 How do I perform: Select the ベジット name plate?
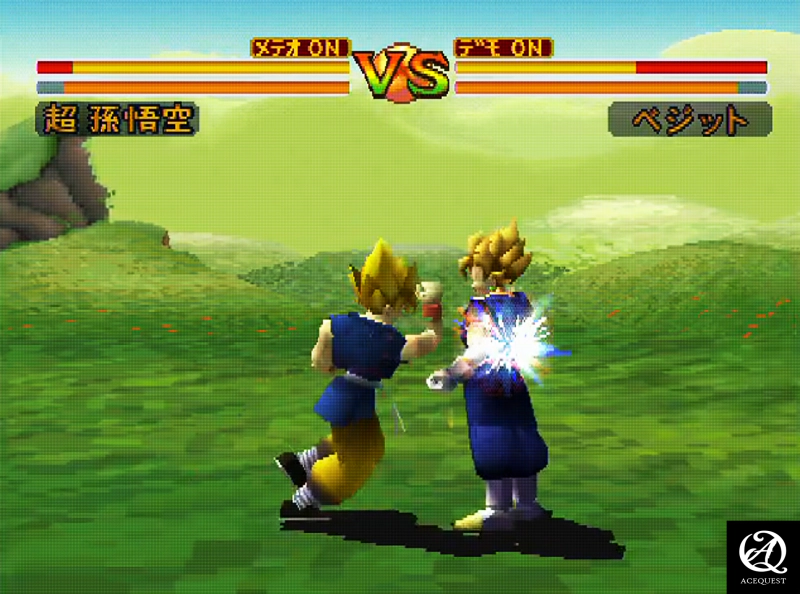[690, 120]
